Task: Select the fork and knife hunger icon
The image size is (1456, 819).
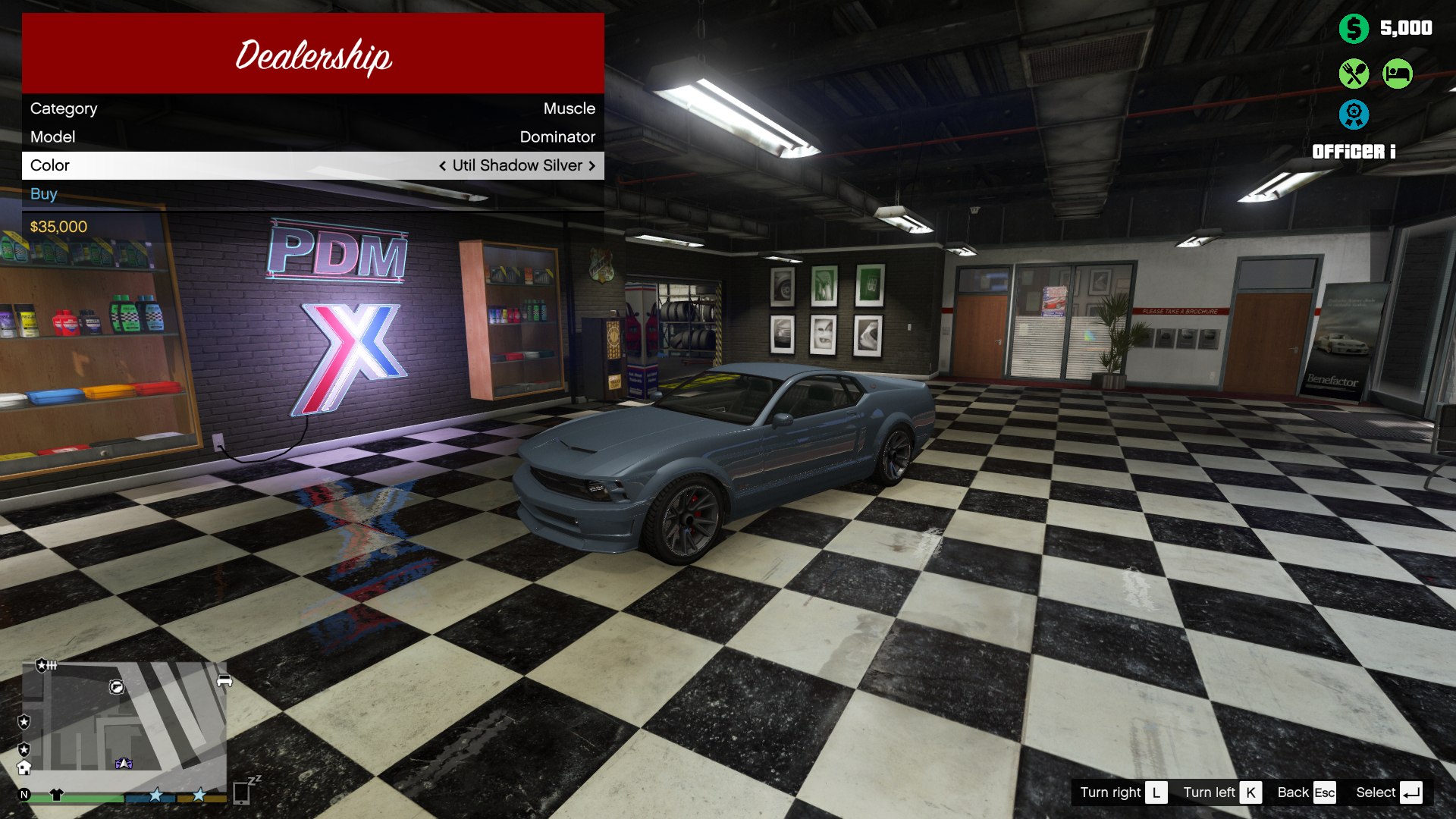Action: [x=1354, y=74]
